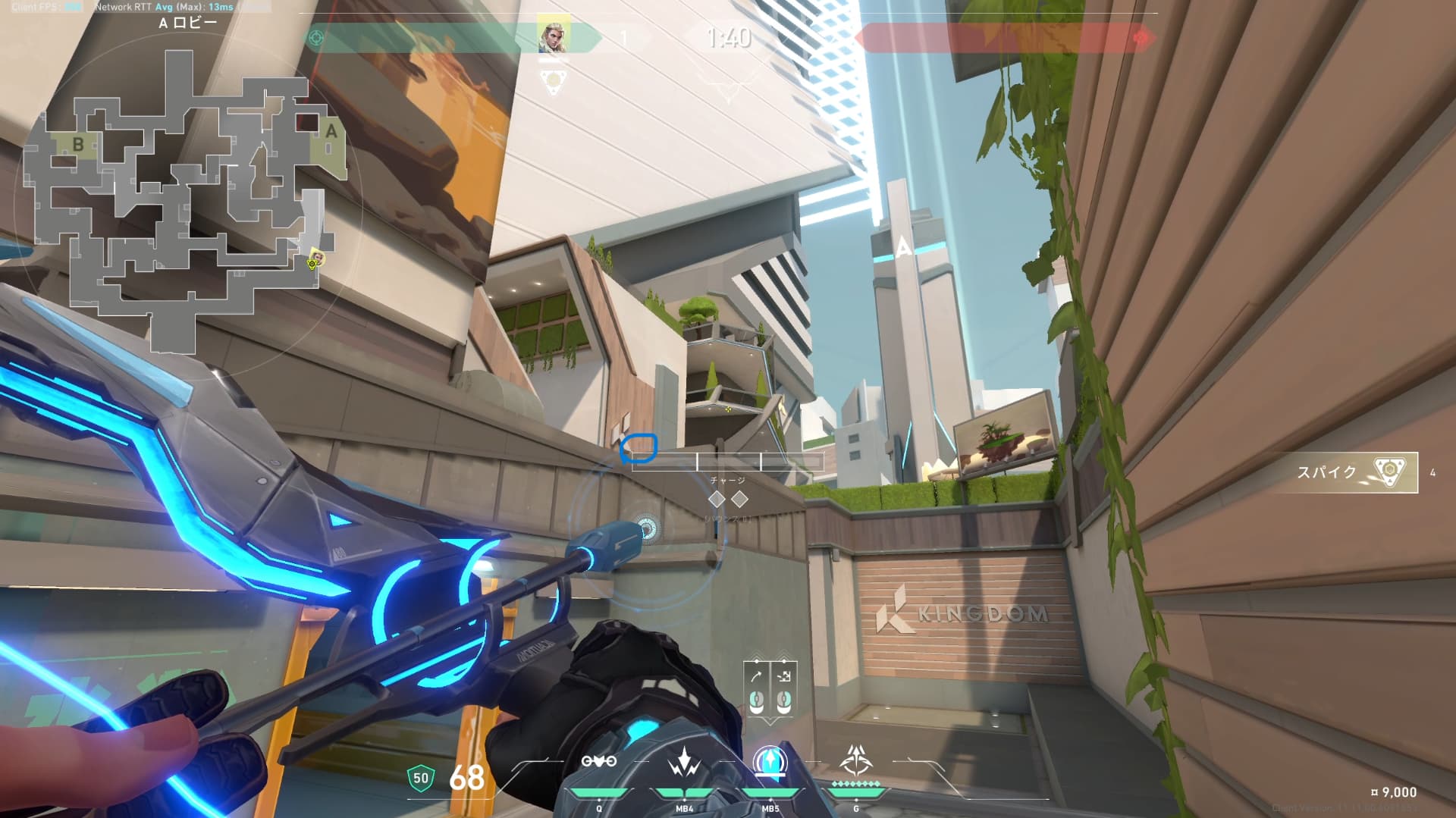Activate the Hunter's Fury ultimate icon
Image resolution: width=1456 pixels, height=818 pixels.
pos(855,760)
